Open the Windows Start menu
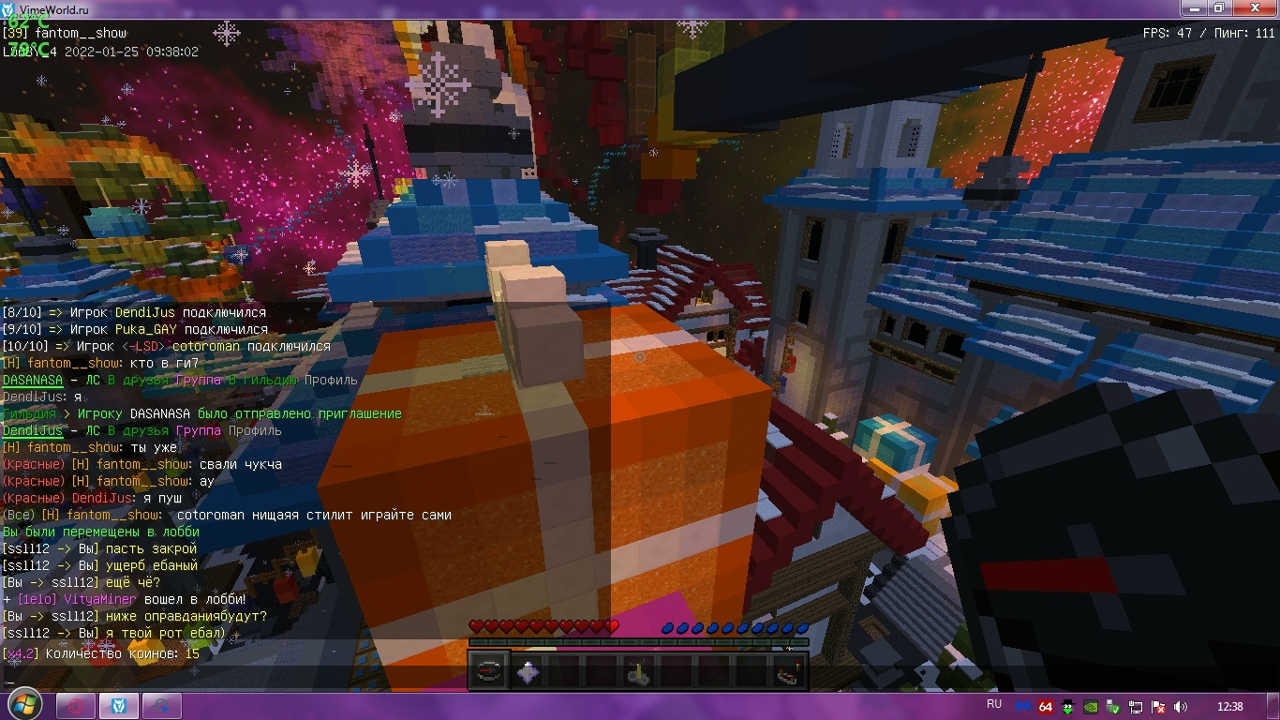Image resolution: width=1280 pixels, height=720 pixels. tap(24, 705)
